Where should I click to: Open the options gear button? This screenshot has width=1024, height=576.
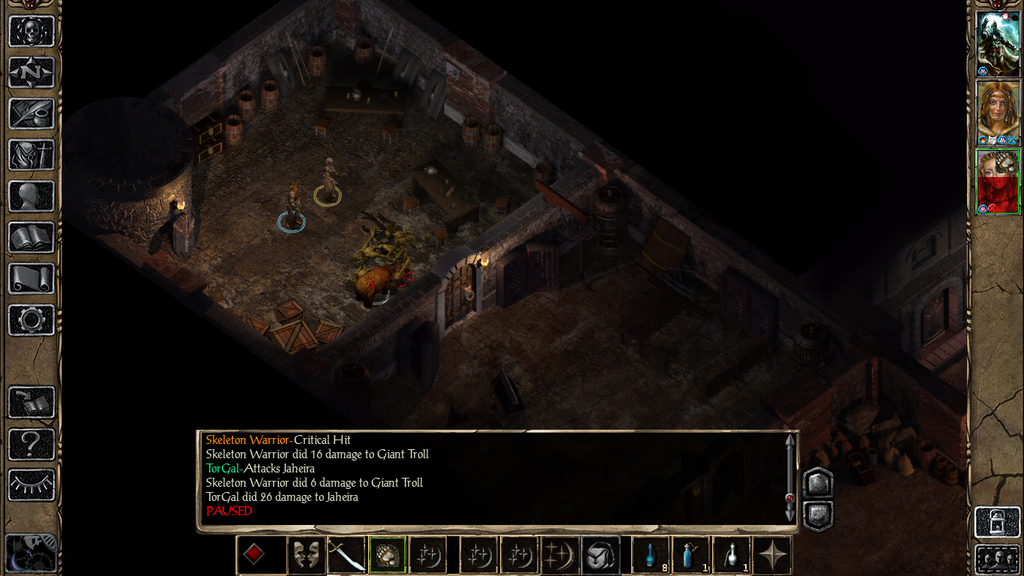pos(31,320)
